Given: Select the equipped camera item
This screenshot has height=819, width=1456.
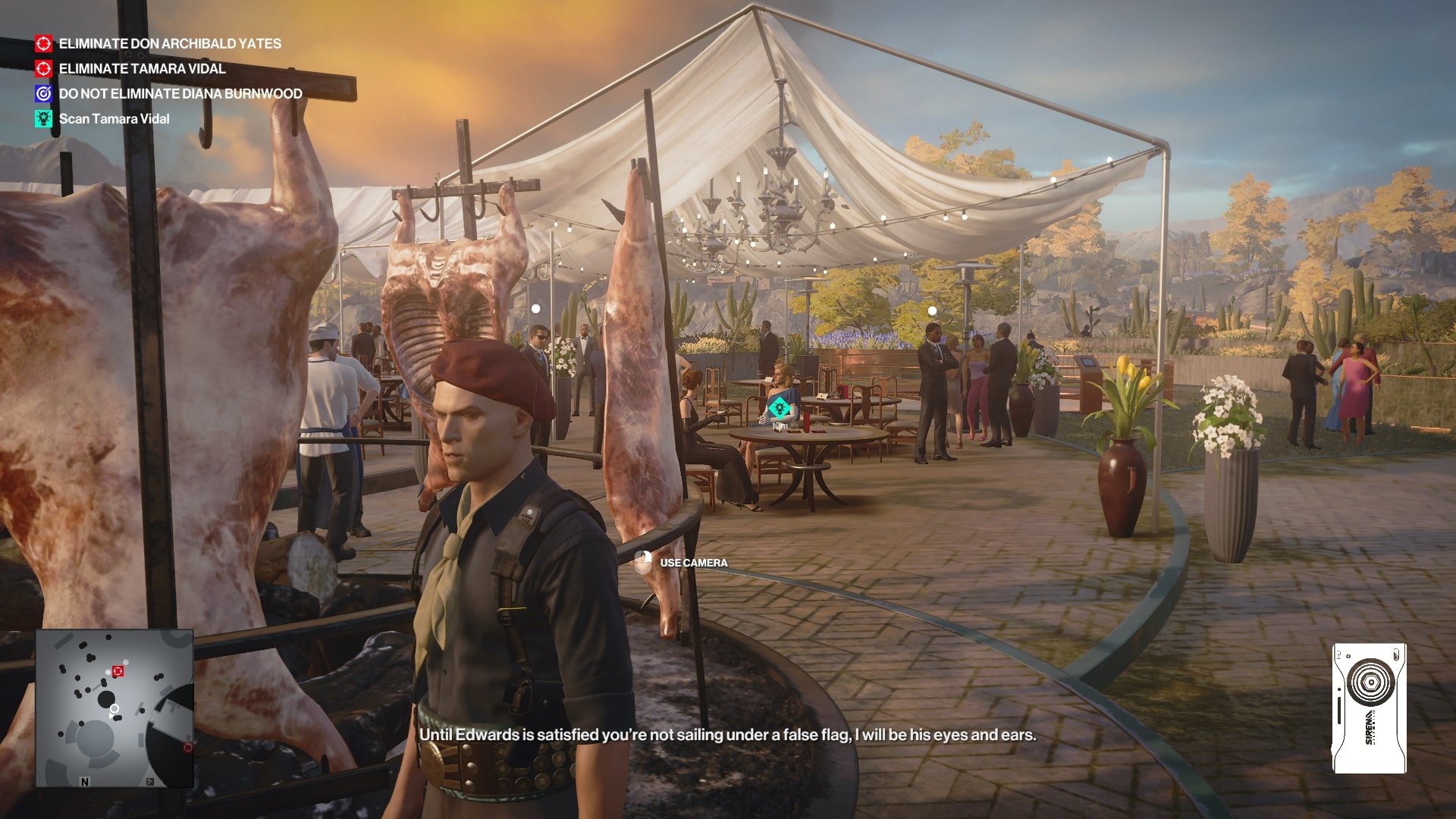Looking at the screenshot, I should 1370,708.
